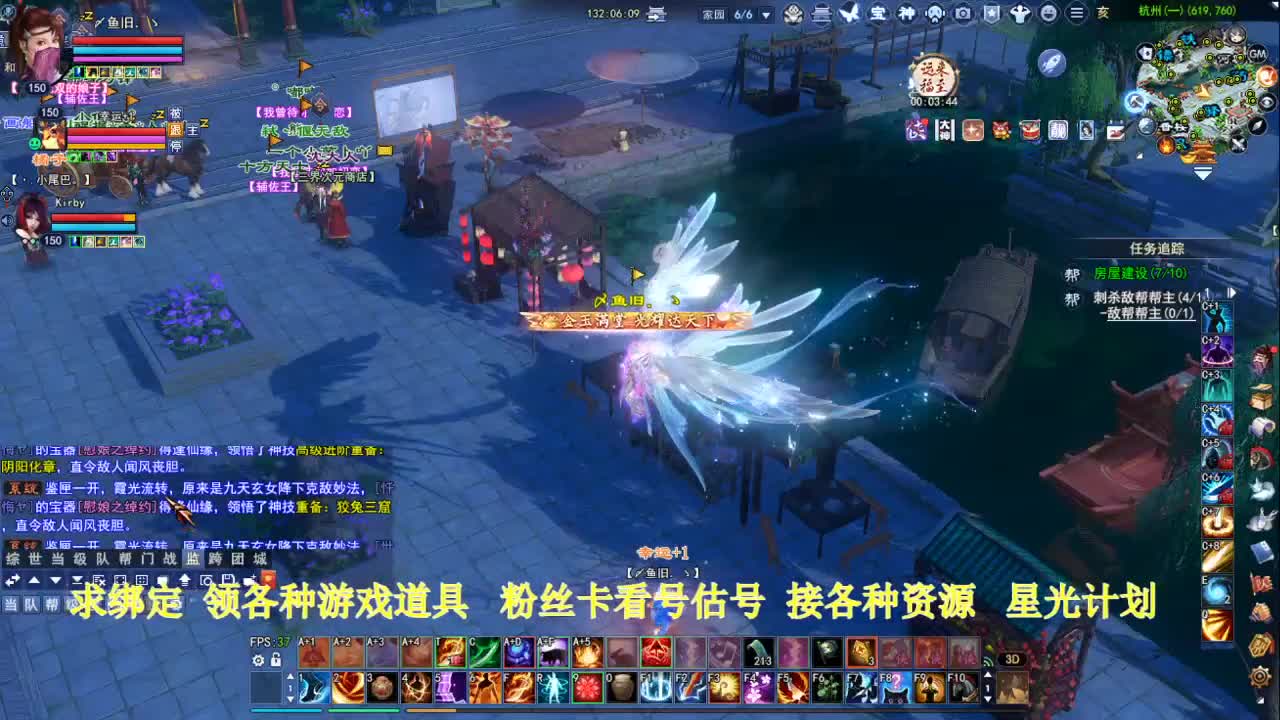
Task: Click the butterfly icon in top toolbar
Action: [849, 13]
